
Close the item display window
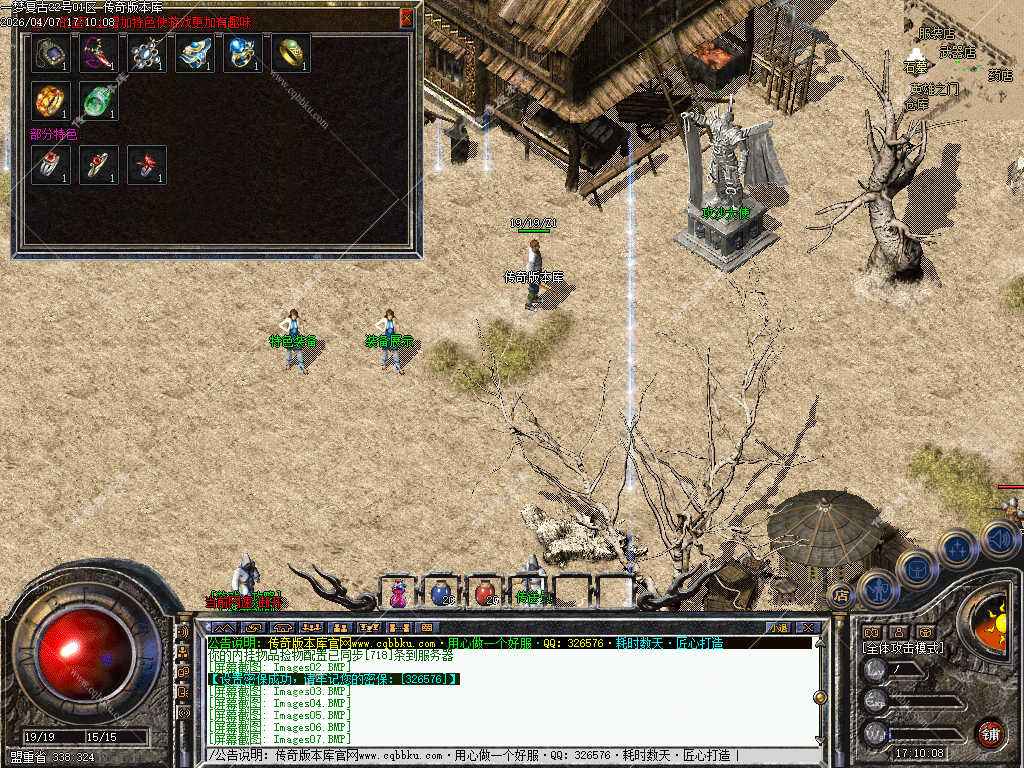406,18
